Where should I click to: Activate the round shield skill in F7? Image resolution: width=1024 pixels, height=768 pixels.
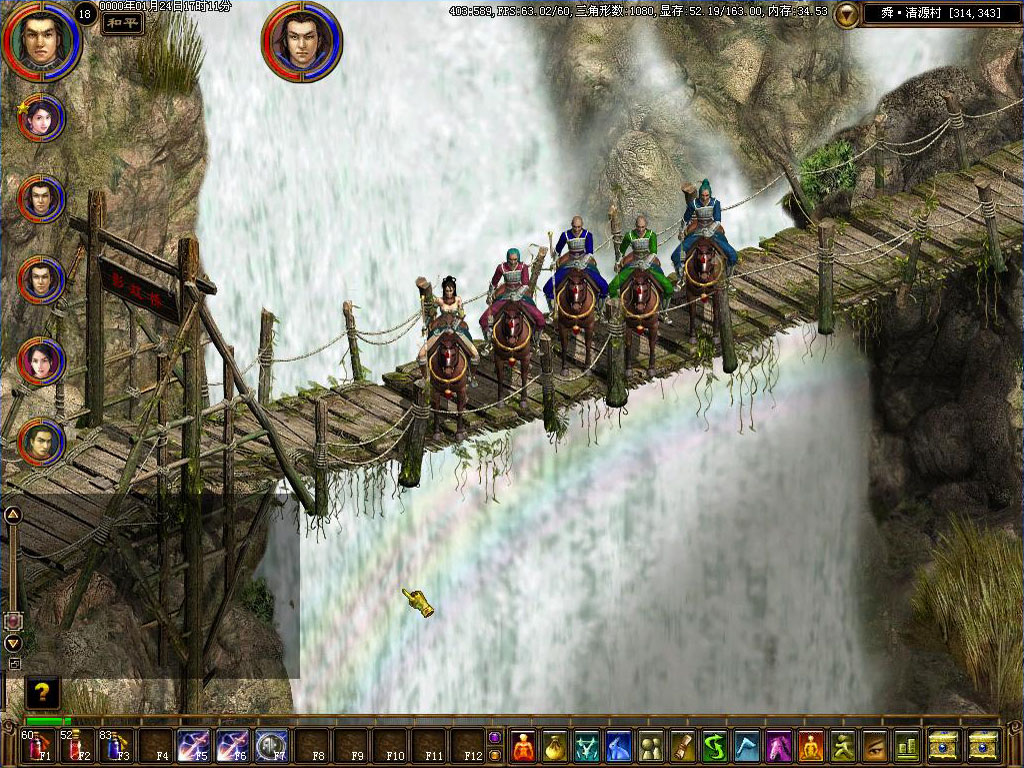(271, 746)
